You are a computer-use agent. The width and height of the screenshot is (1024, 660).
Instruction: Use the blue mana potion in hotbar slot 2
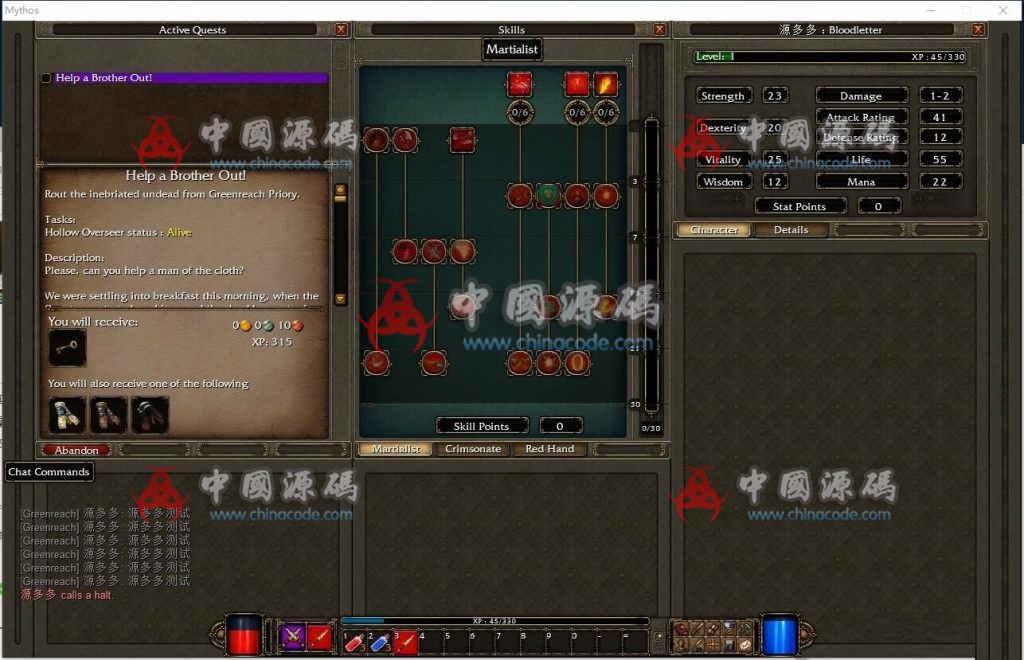pos(380,642)
